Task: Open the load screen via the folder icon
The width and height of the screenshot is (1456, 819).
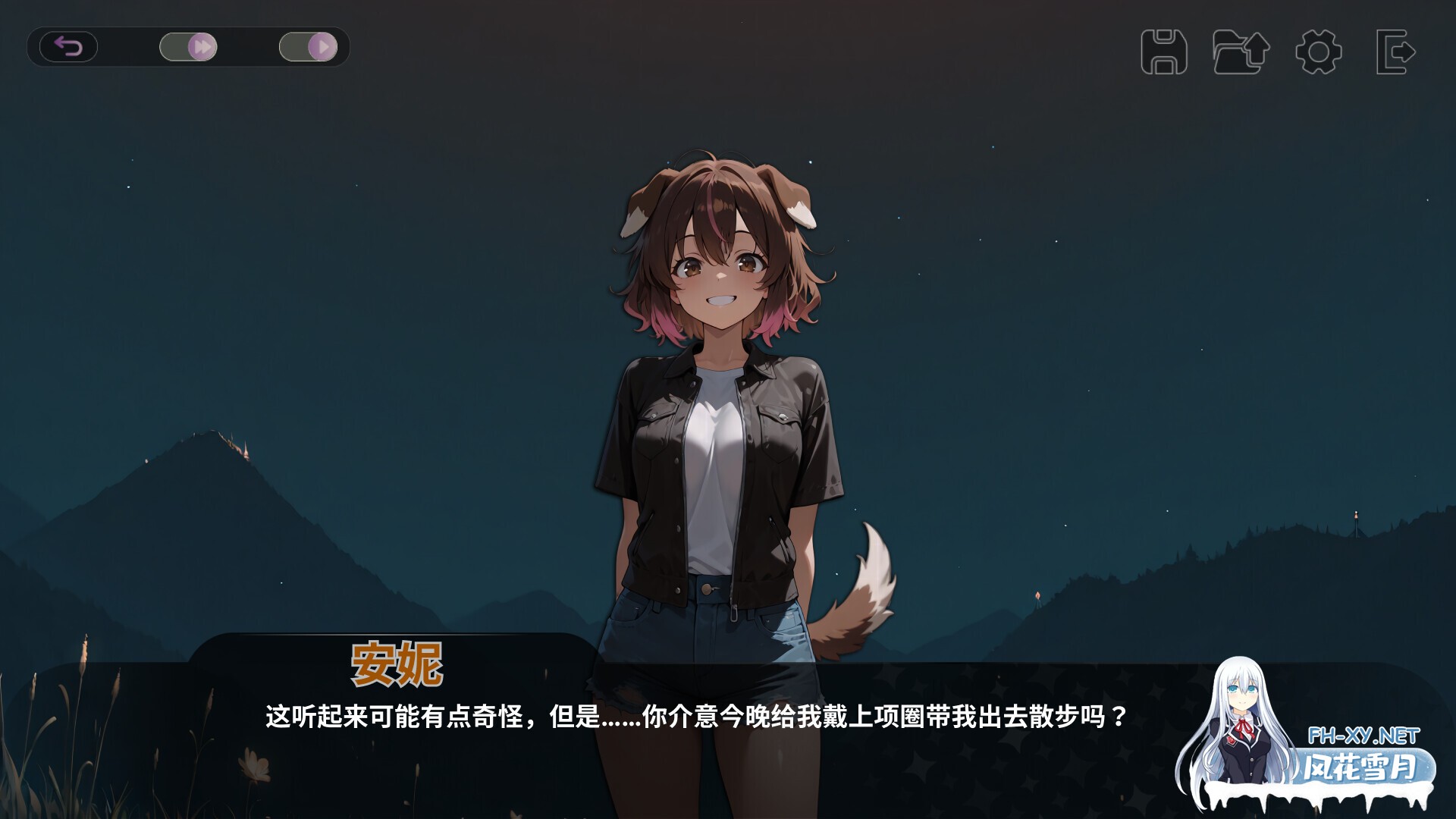Action: [x=1240, y=52]
